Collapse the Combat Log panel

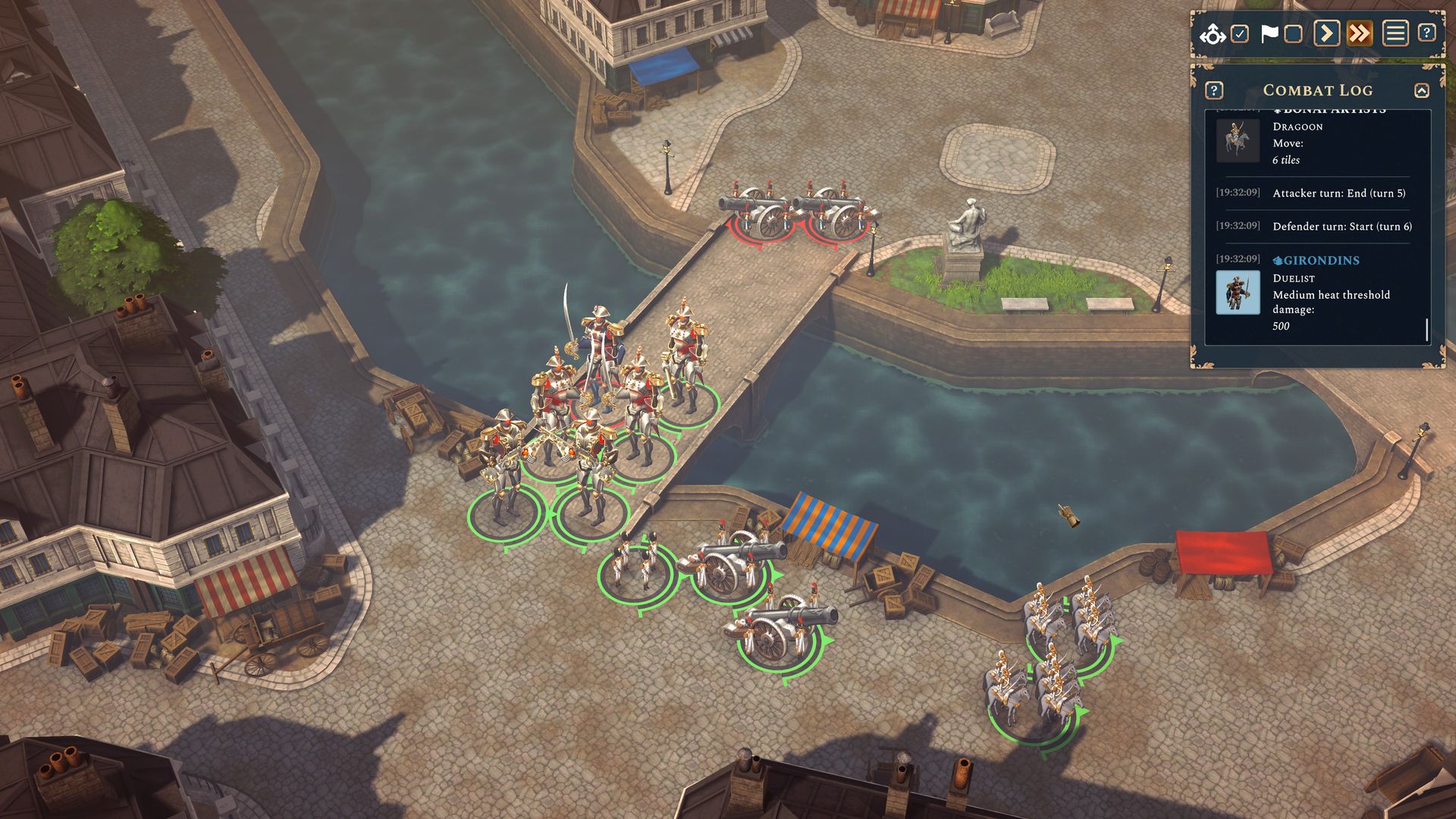coord(1421,91)
